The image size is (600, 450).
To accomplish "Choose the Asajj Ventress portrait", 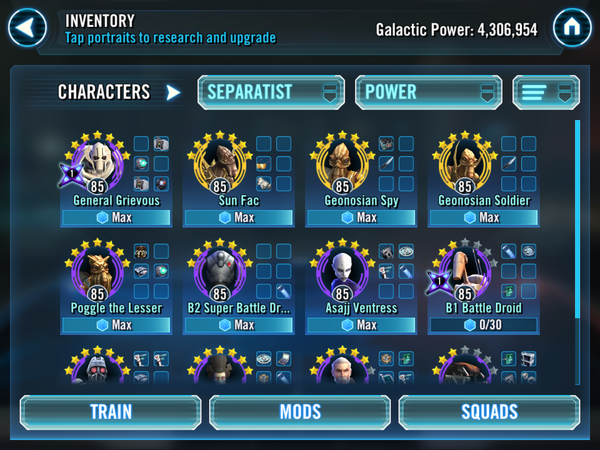I will tap(341, 274).
